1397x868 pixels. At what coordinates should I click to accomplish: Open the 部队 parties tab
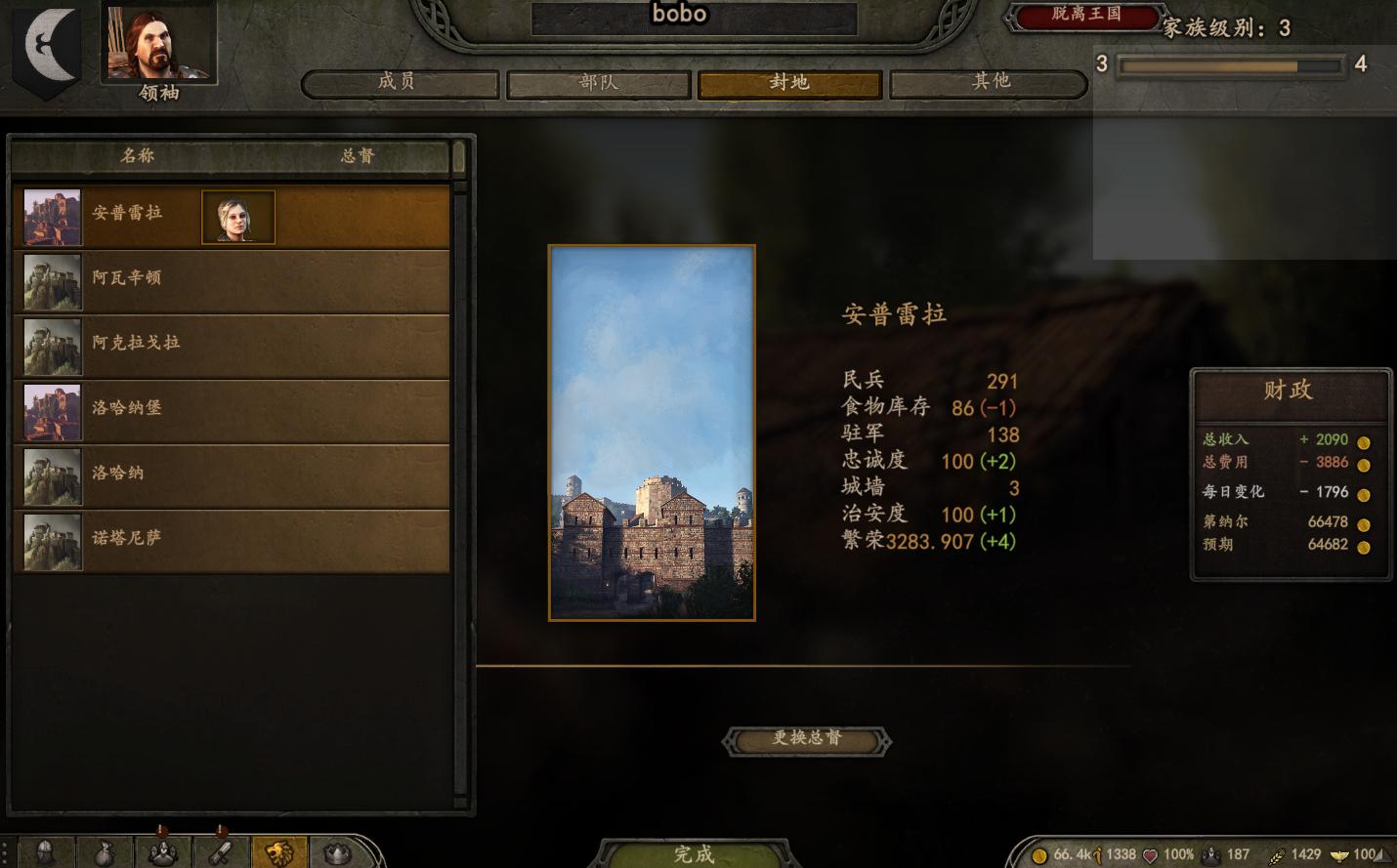pos(597,84)
